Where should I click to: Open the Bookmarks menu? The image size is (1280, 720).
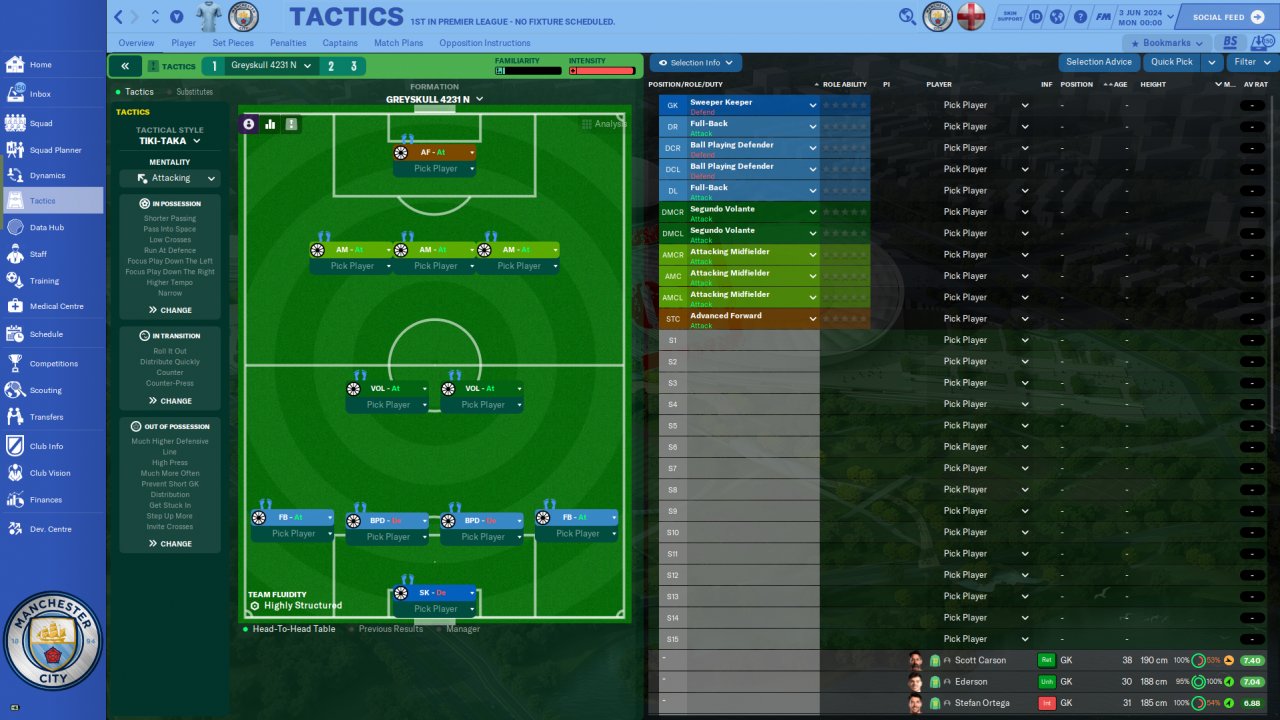click(x=1166, y=43)
